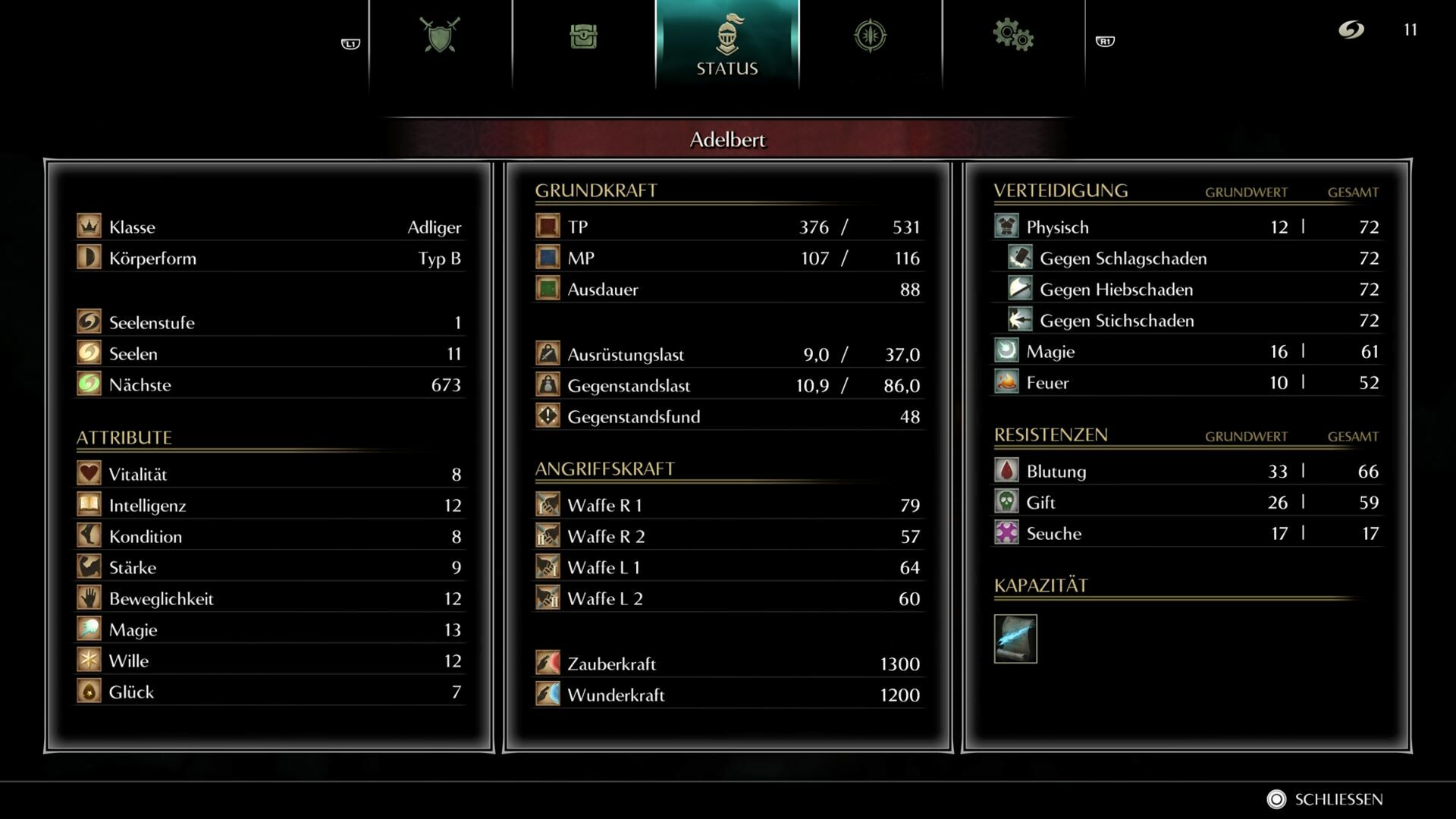Choose the Stärke attribute row

click(x=269, y=567)
